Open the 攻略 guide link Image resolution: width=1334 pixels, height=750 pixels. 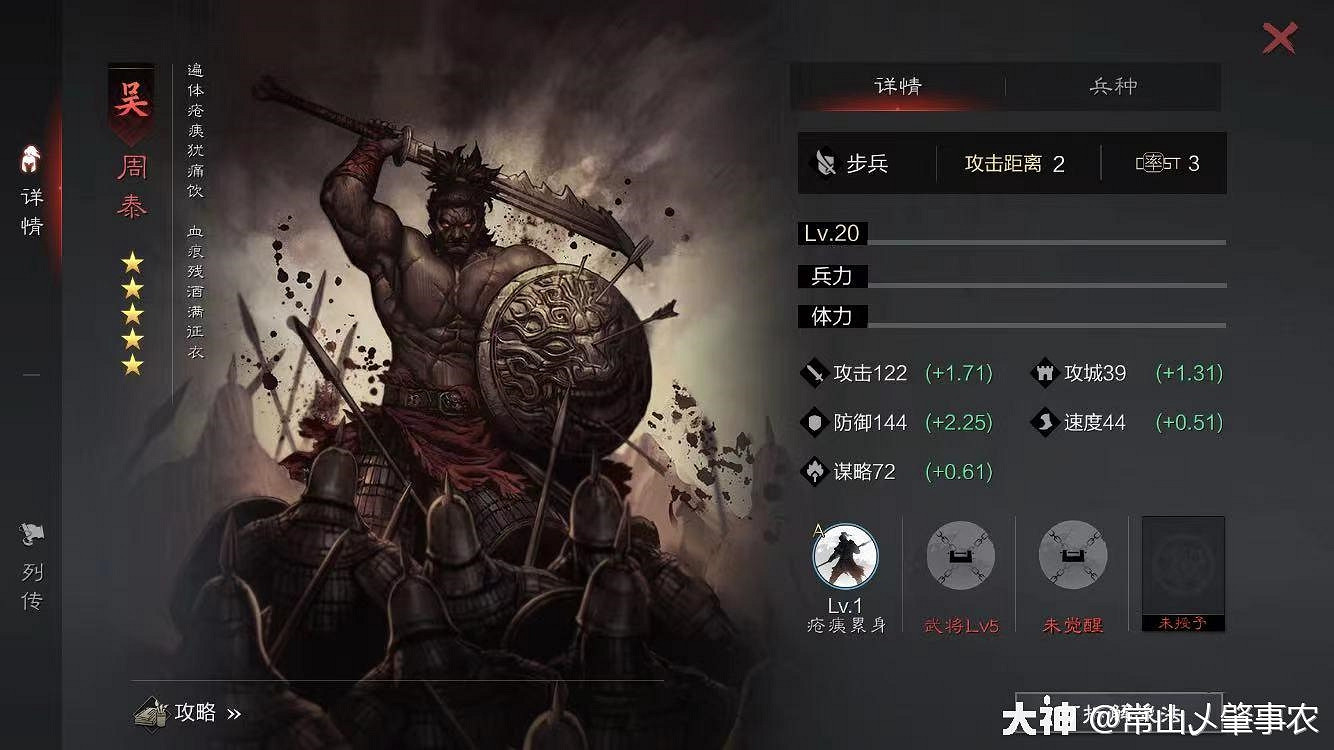pos(196,713)
